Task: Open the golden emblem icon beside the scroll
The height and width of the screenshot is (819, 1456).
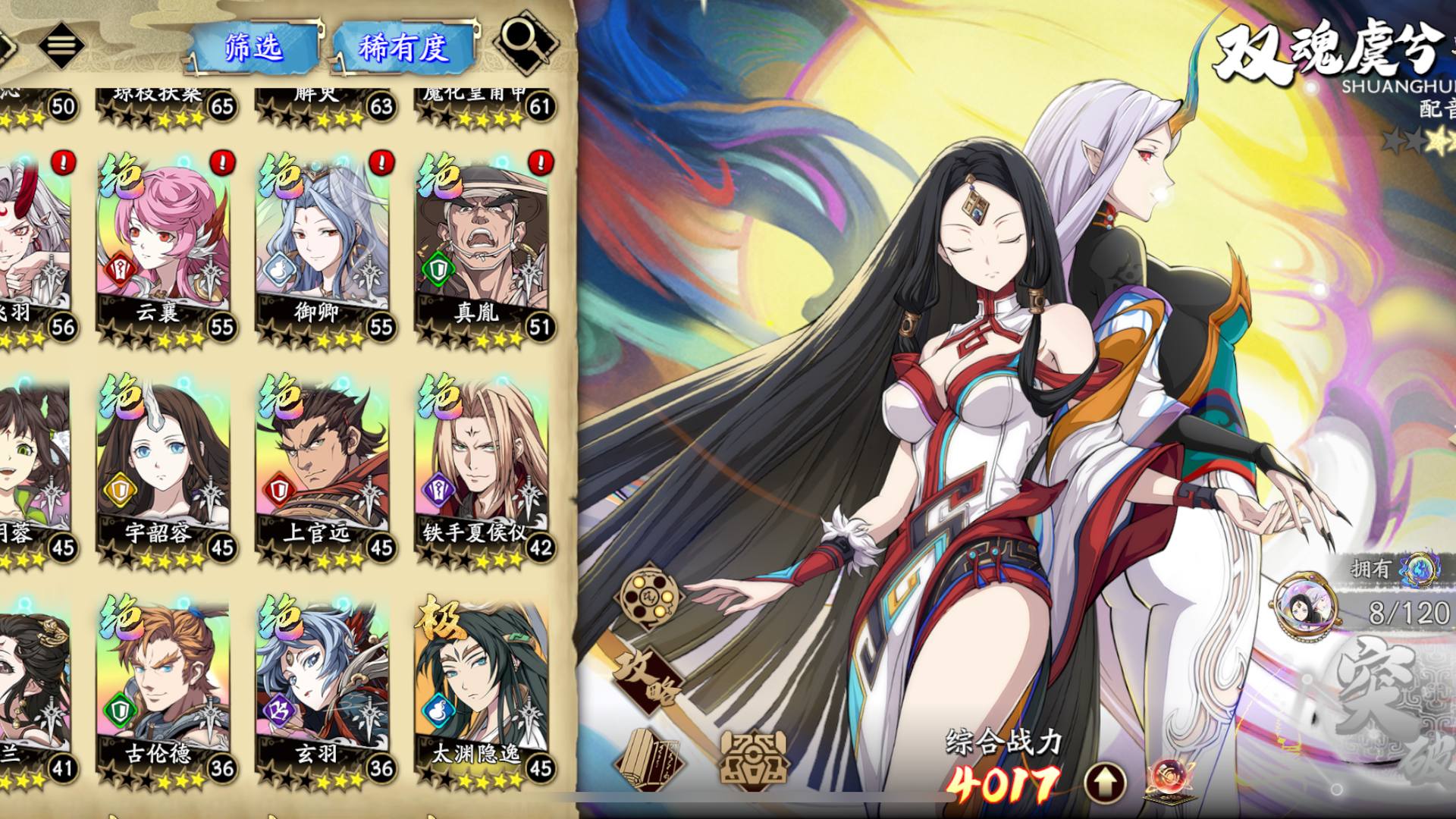Action: pyautogui.click(x=753, y=759)
